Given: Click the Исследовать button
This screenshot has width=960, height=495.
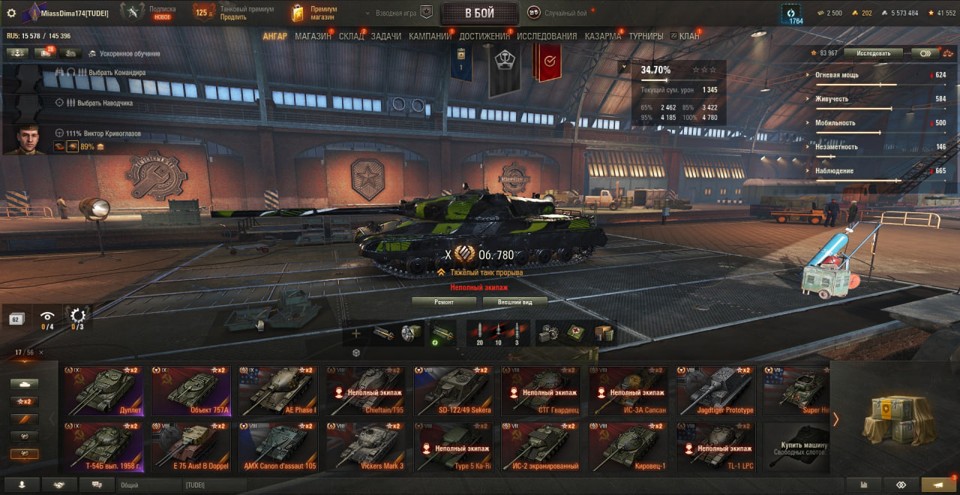Looking at the screenshot, I should 873,53.
